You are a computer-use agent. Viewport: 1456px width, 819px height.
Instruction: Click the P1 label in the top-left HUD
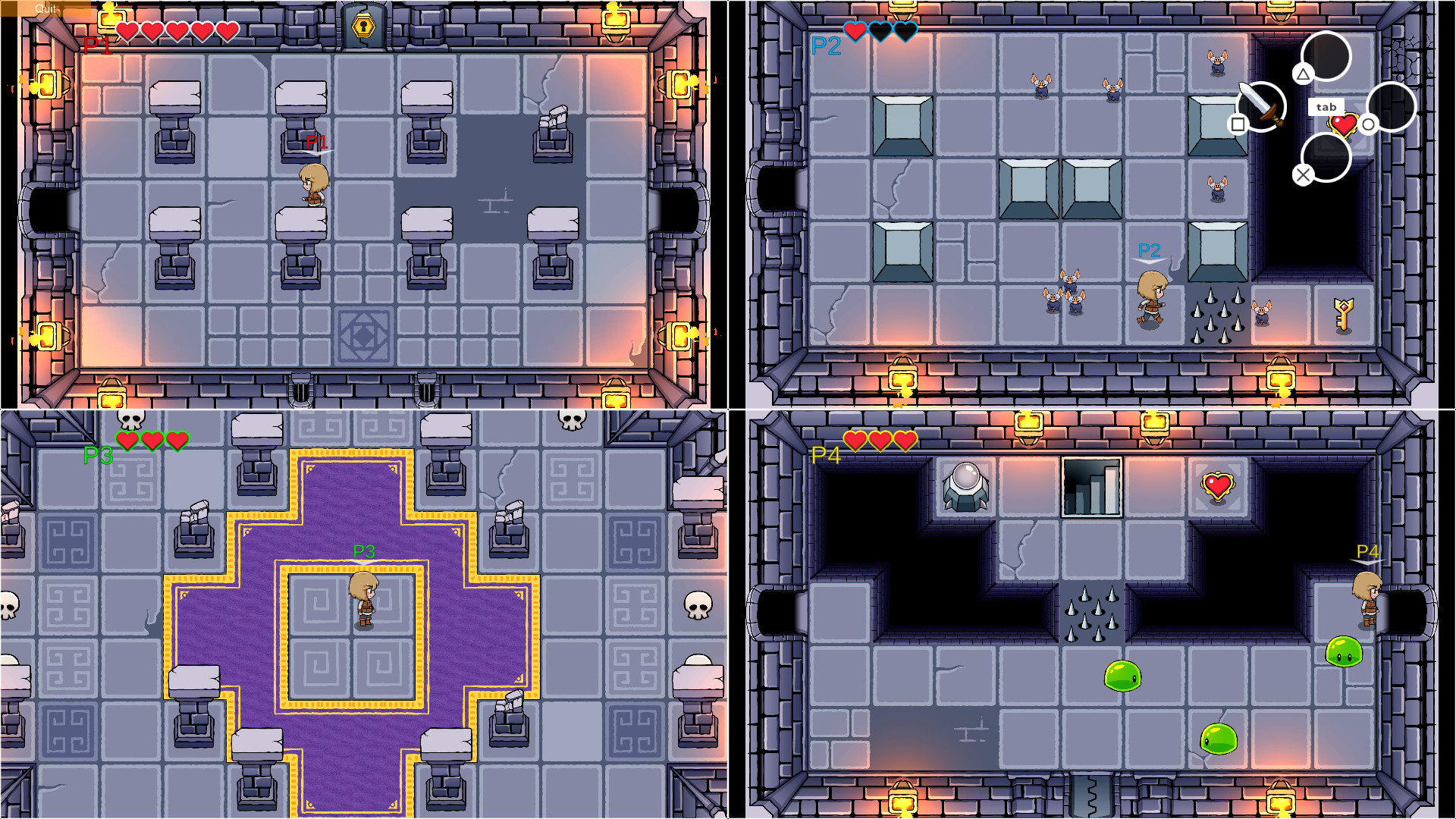click(x=99, y=45)
